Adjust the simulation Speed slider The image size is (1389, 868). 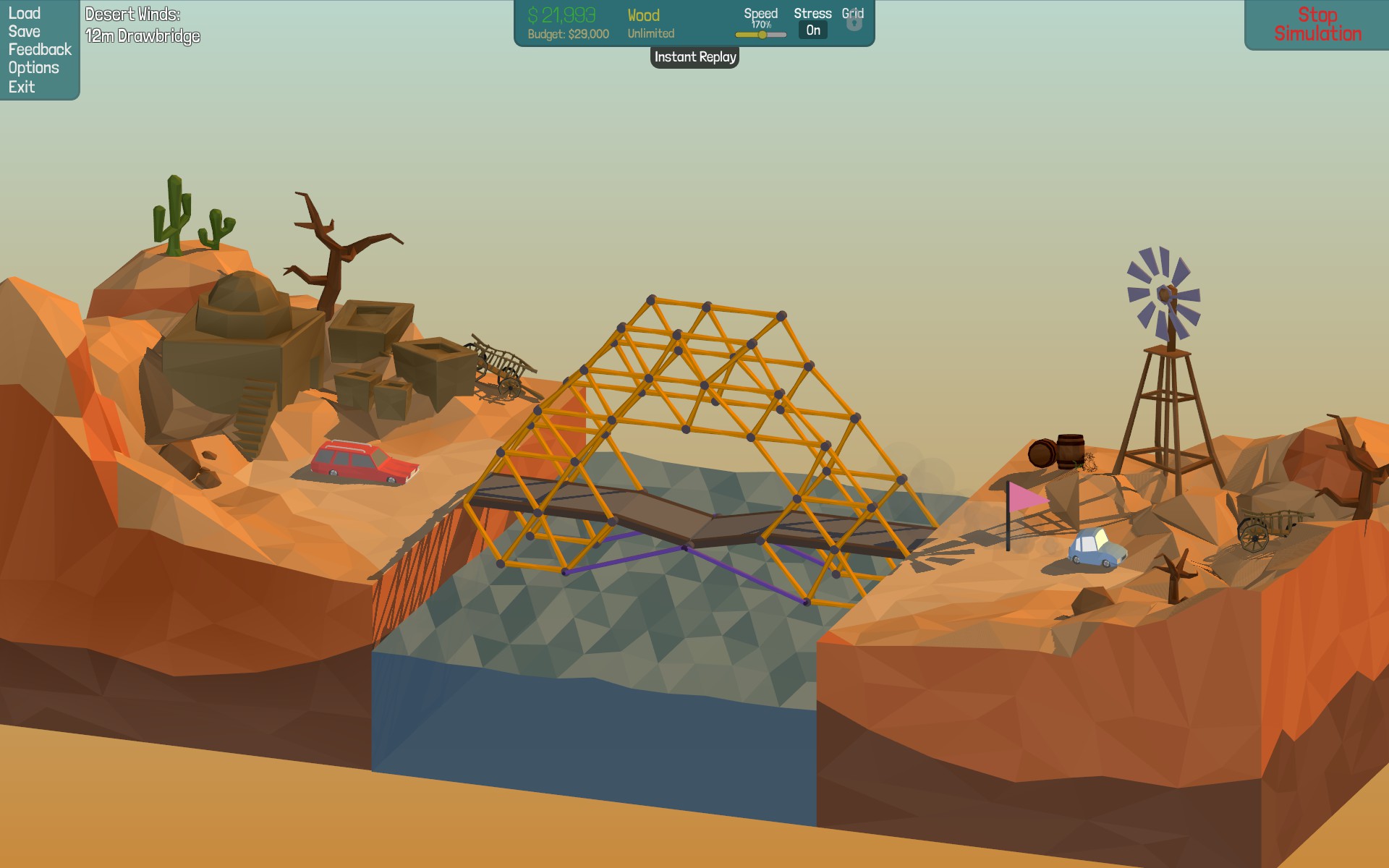point(762,35)
